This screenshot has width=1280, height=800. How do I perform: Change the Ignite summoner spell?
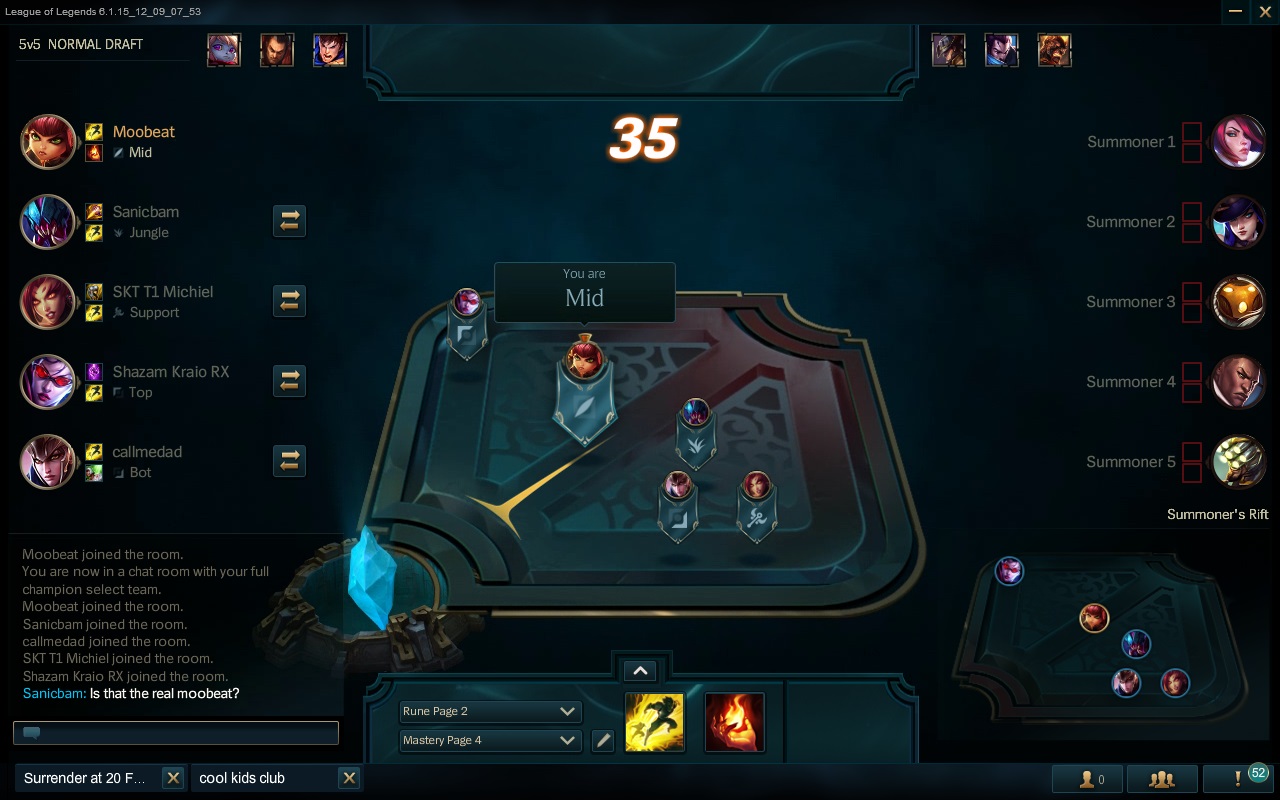pyautogui.click(x=735, y=722)
